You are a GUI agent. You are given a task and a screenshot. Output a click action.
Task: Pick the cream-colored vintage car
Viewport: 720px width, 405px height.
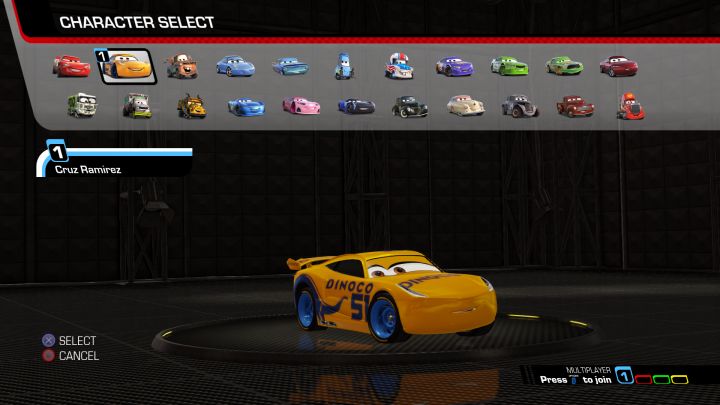pyautogui.click(x=464, y=104)
